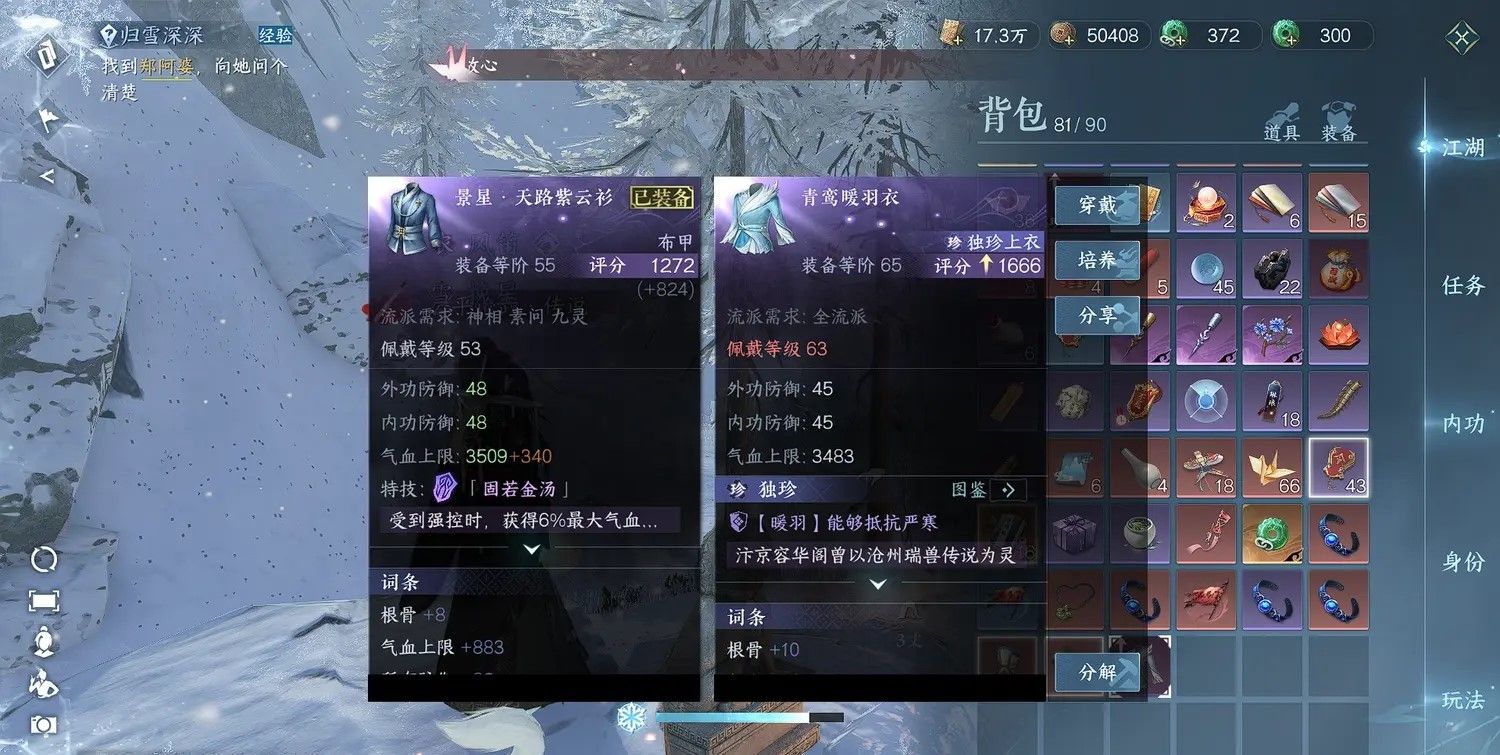
Task: Select the paper crane item in the backpack
Action: [1272, 467]
